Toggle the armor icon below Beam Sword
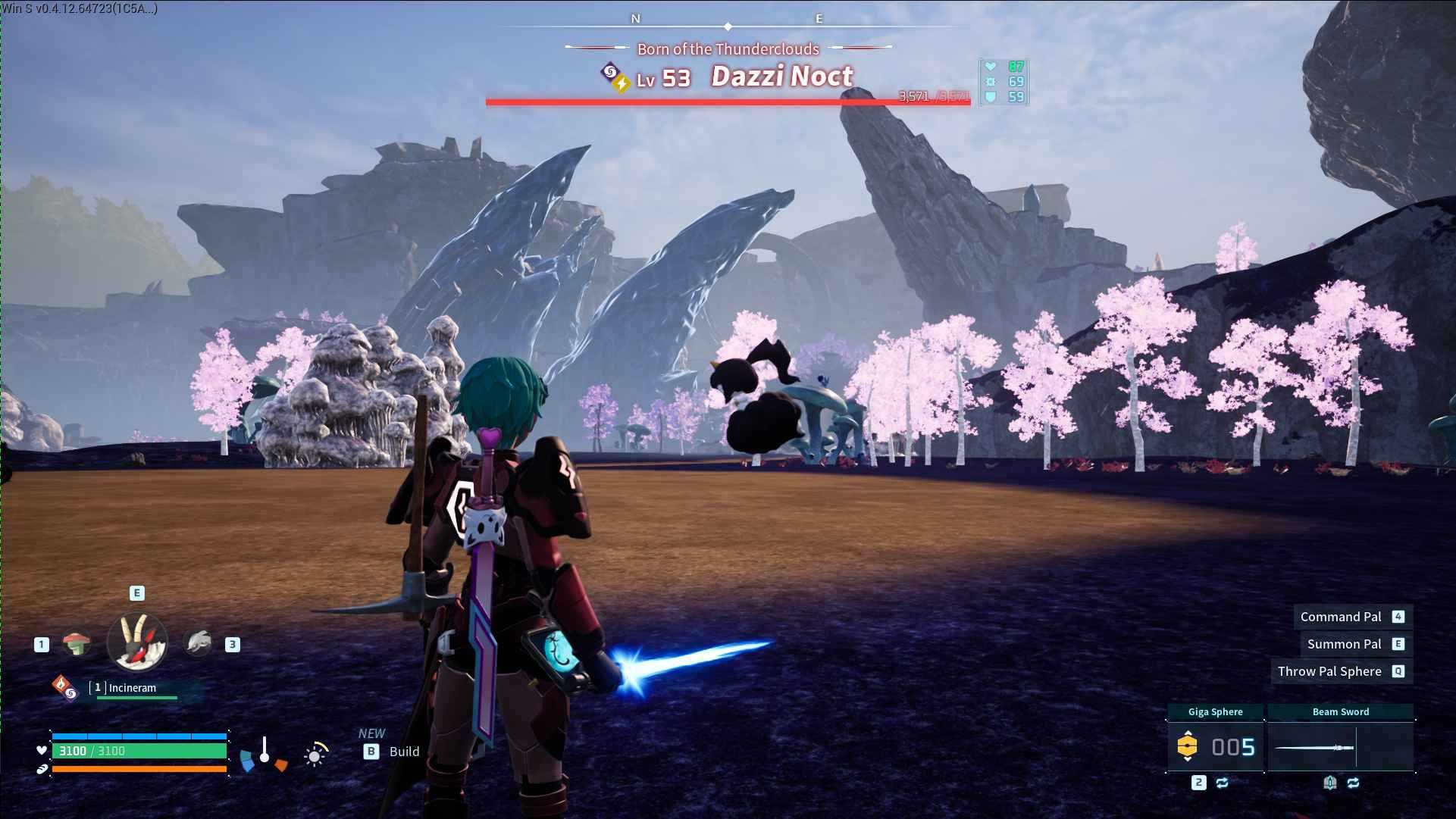Screen dimensions: 1456x819 tap(1330, 783)
